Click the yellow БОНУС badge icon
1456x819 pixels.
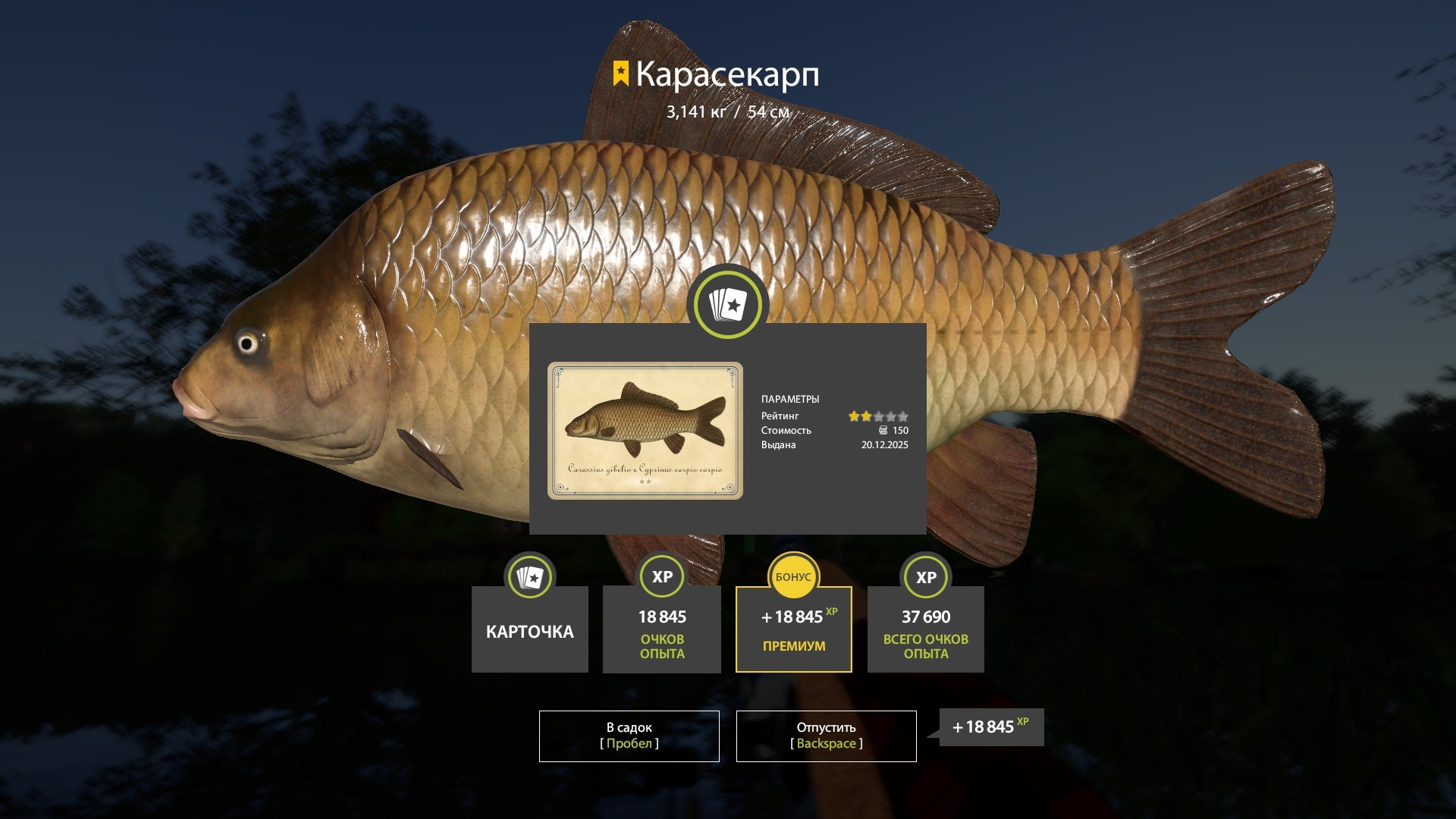click(x=793, y=576)
